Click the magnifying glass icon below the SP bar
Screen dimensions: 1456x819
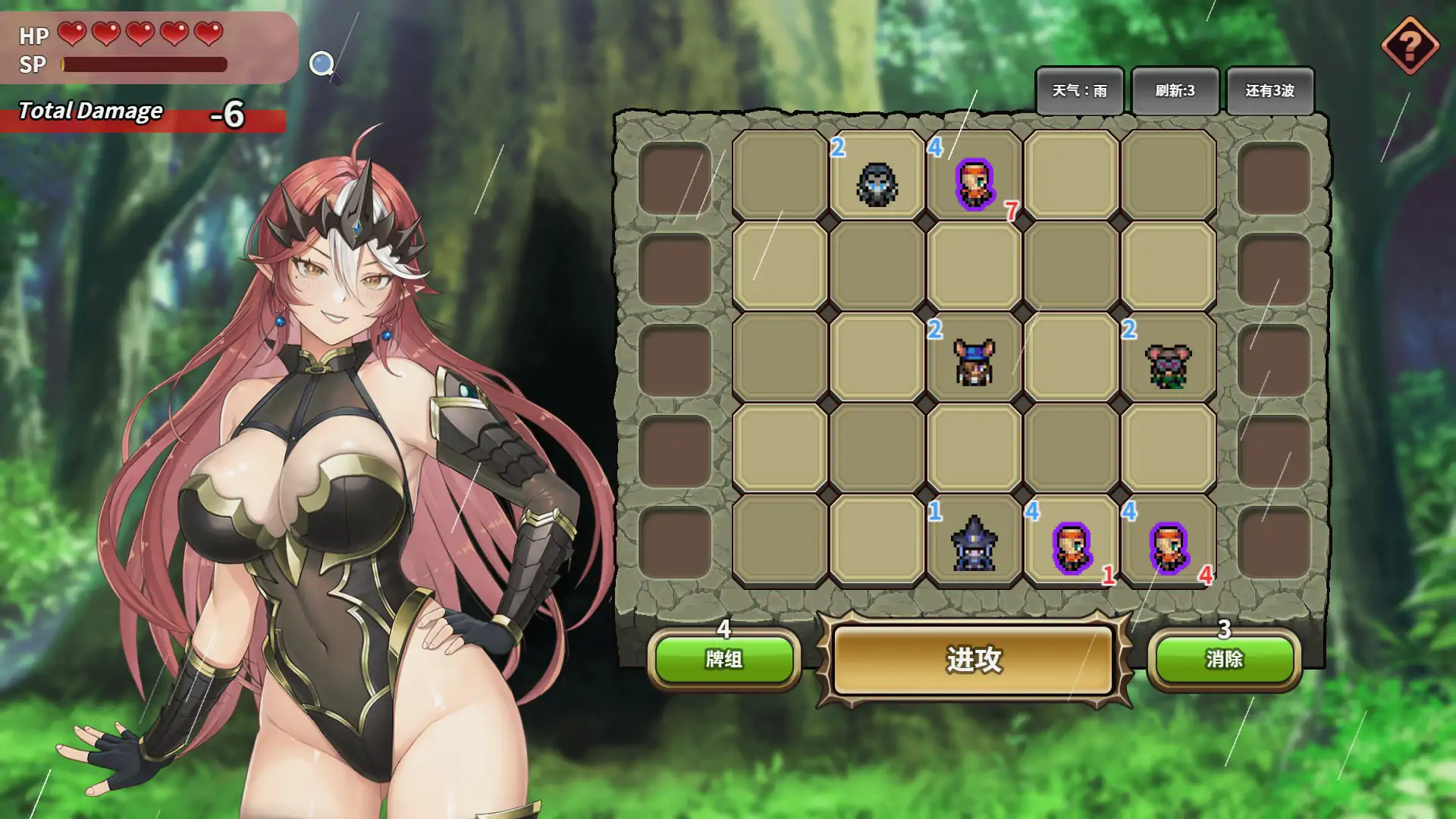tap(322, 63)
